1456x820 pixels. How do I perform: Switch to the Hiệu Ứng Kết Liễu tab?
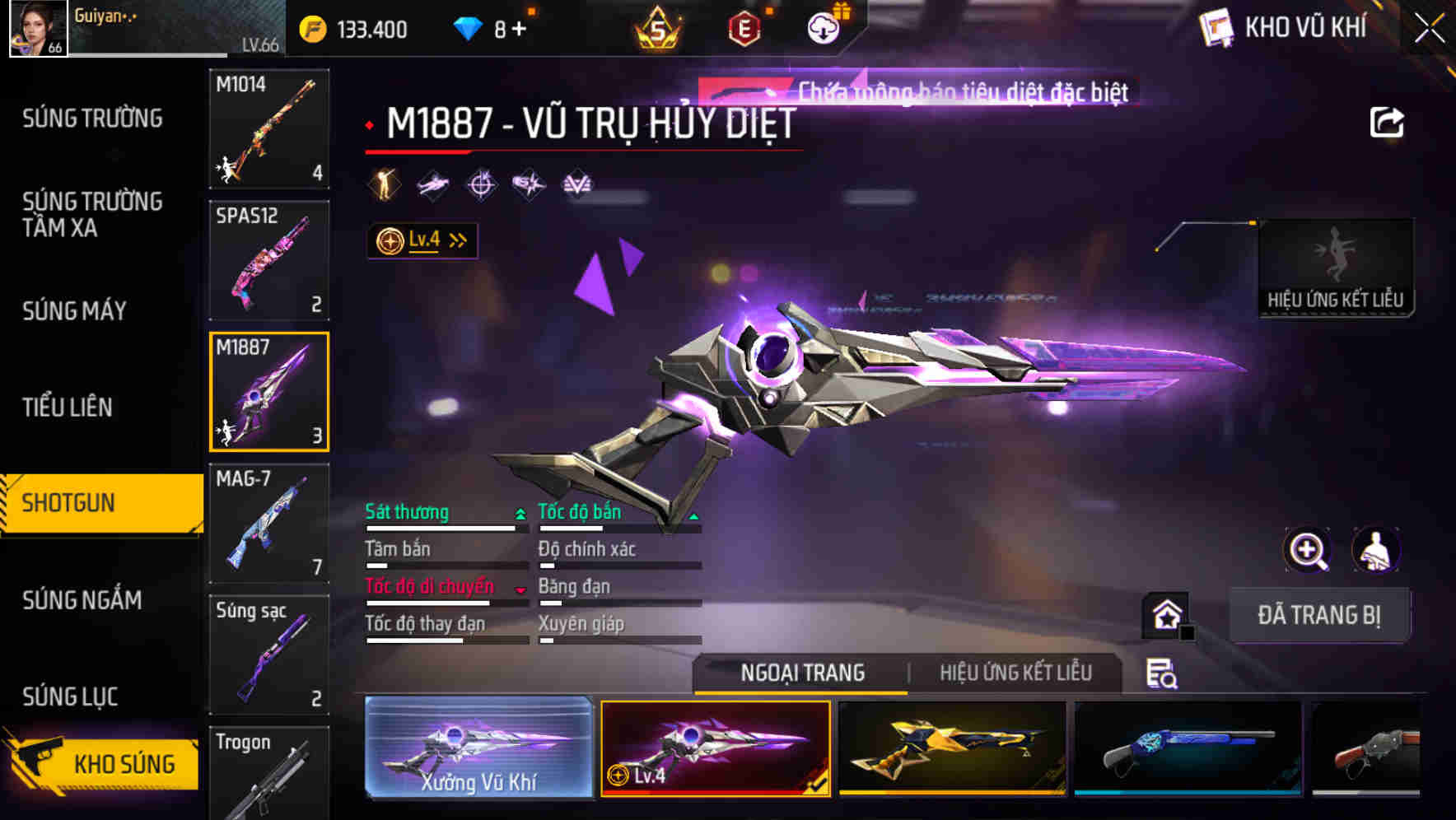click(1017, 673)
